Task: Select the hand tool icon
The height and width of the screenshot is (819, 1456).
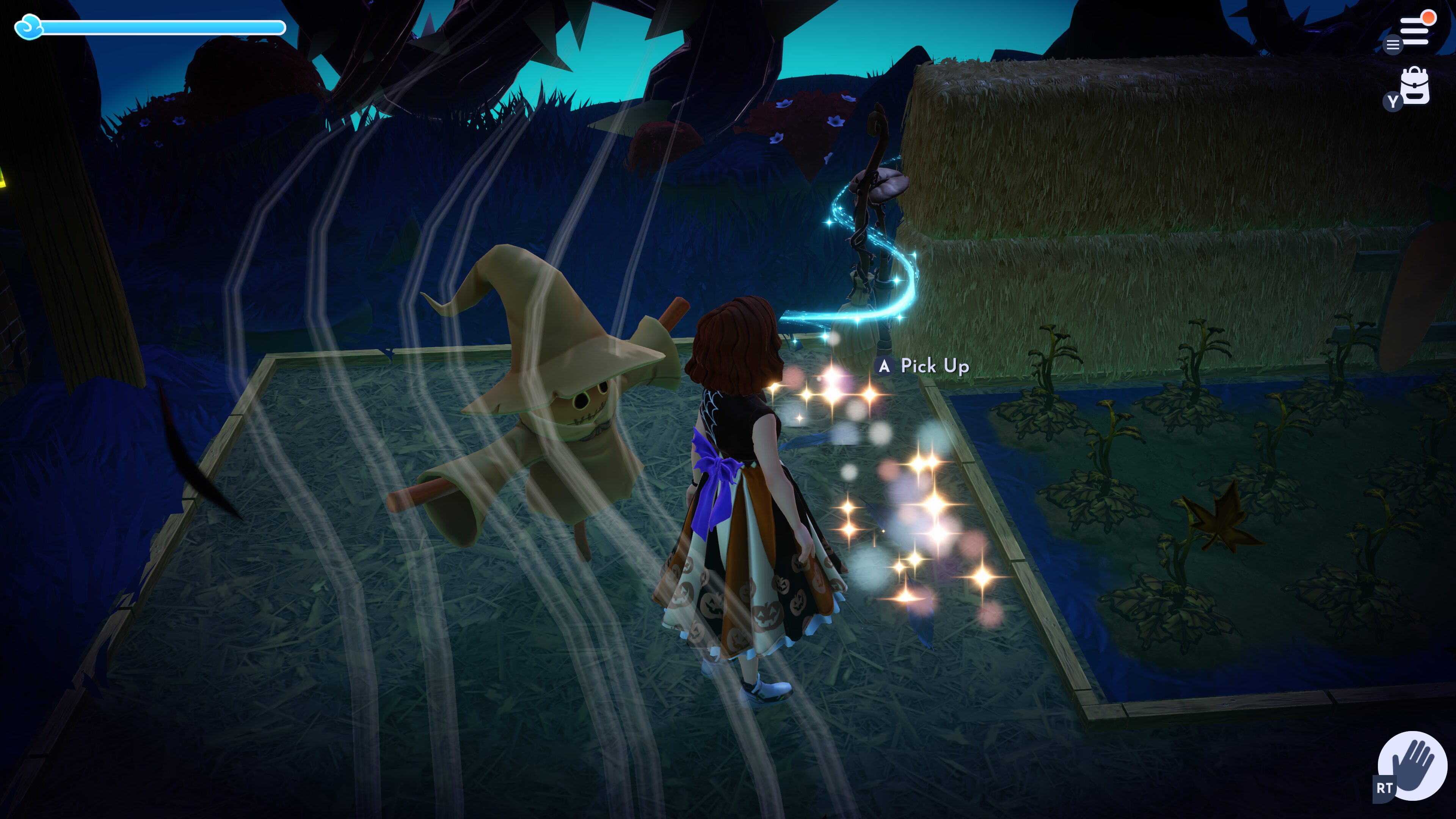Action: coord(1412,765)
